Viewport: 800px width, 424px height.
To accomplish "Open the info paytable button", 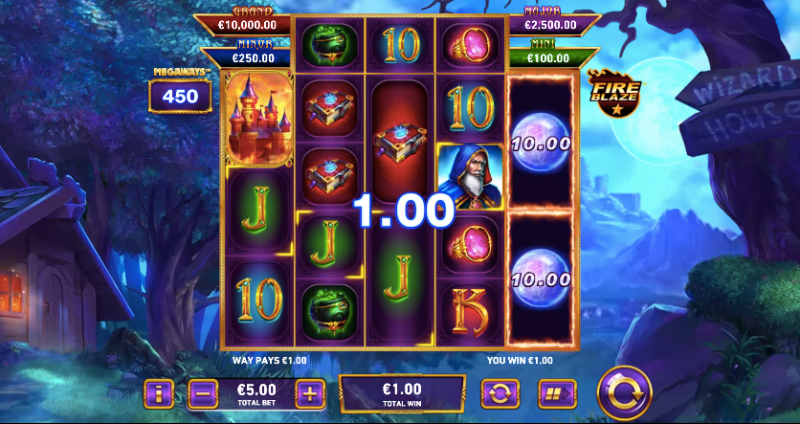I will pyautogui.click(x=158, y=393).
